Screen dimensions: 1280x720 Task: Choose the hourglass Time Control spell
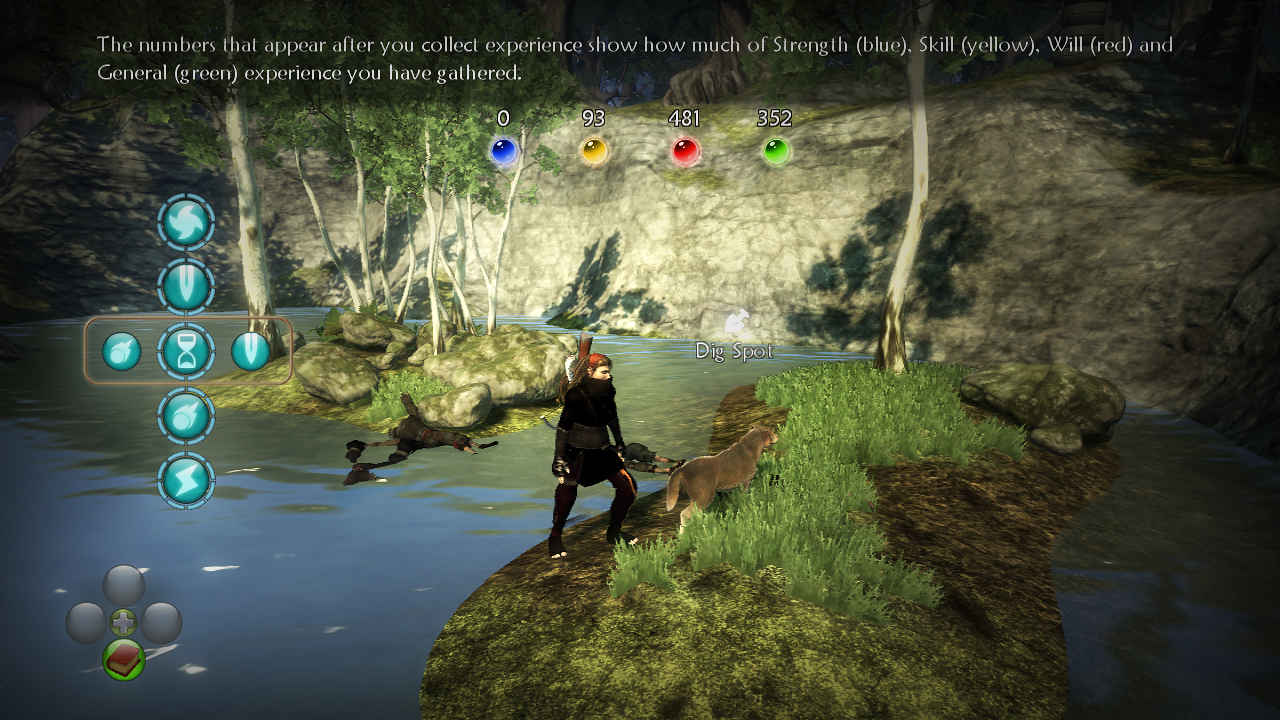tap(186, 351)
